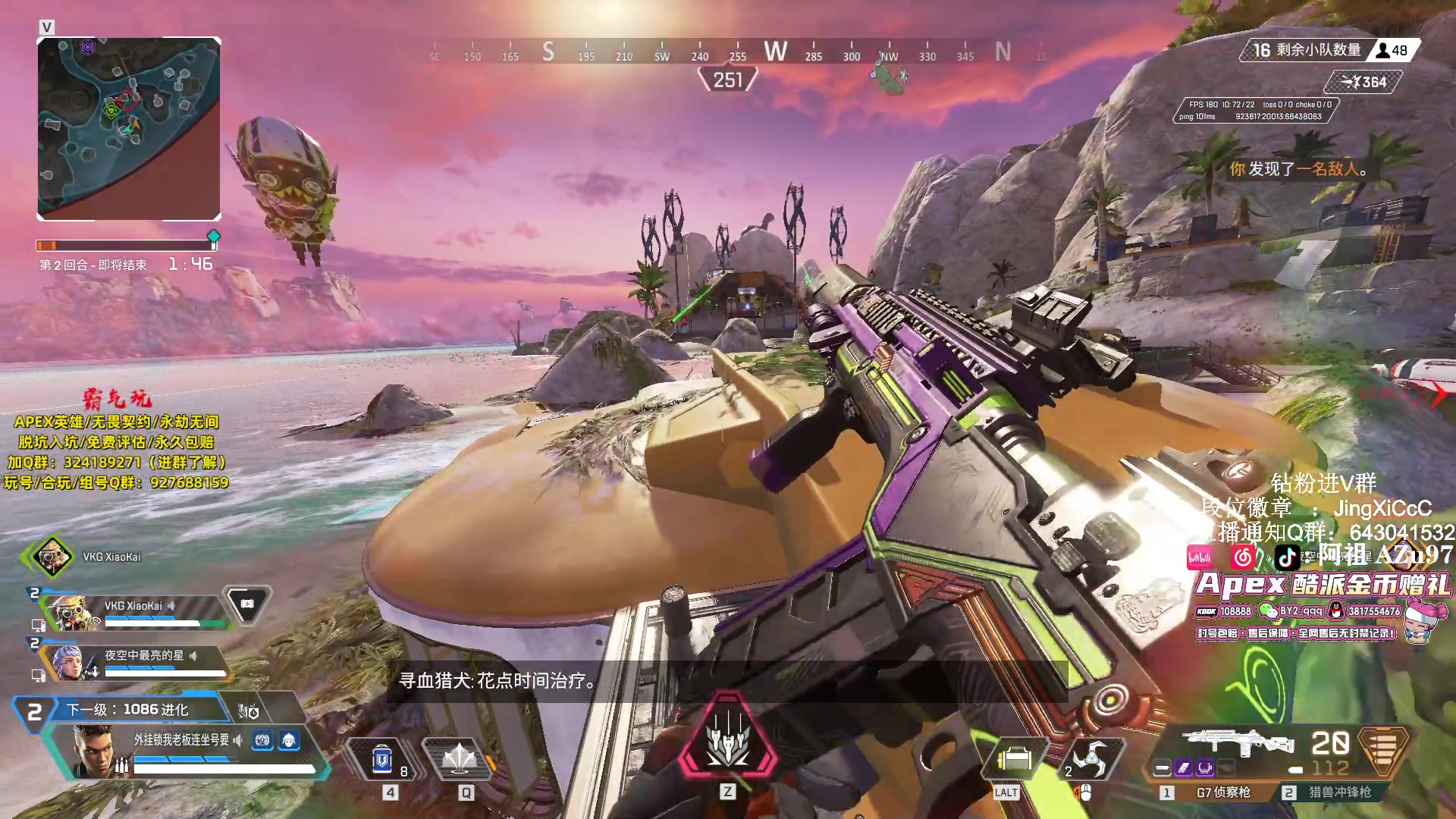The height and width of the screenshot is (819, 1456).
Task: Switch to the 猎兽冲锋枪 weapon
Action: [1339, 792]
